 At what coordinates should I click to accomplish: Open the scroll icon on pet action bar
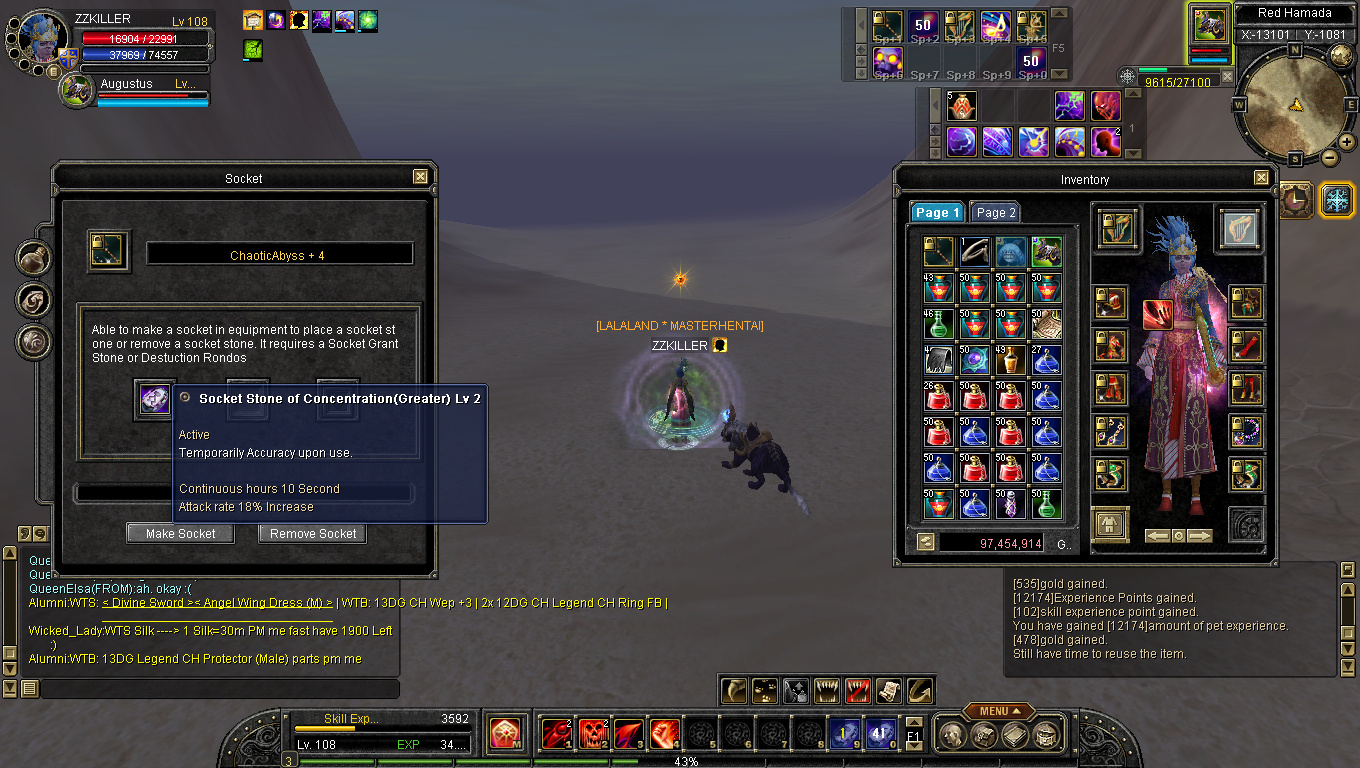pyautogui.click(x=889, y=690)
